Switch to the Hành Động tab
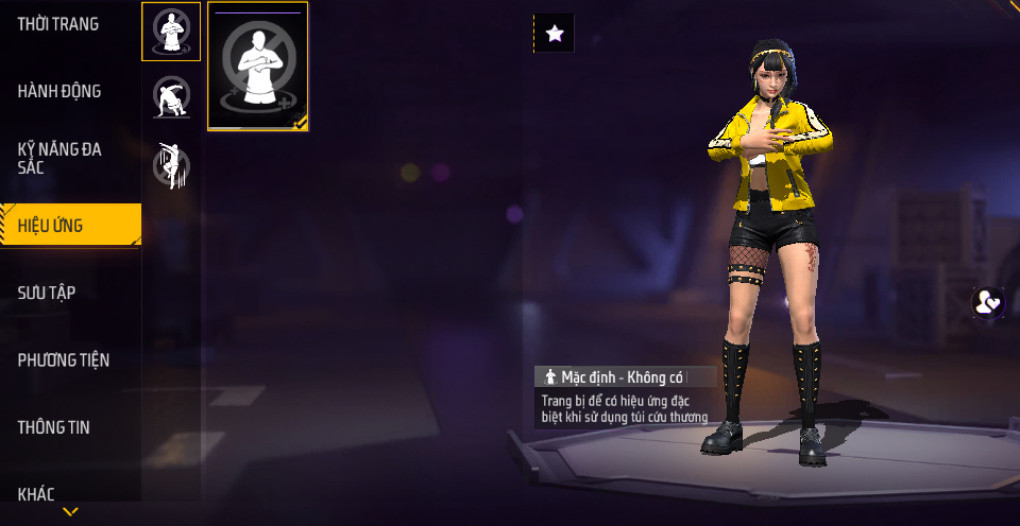 click(x=59, y=91)
